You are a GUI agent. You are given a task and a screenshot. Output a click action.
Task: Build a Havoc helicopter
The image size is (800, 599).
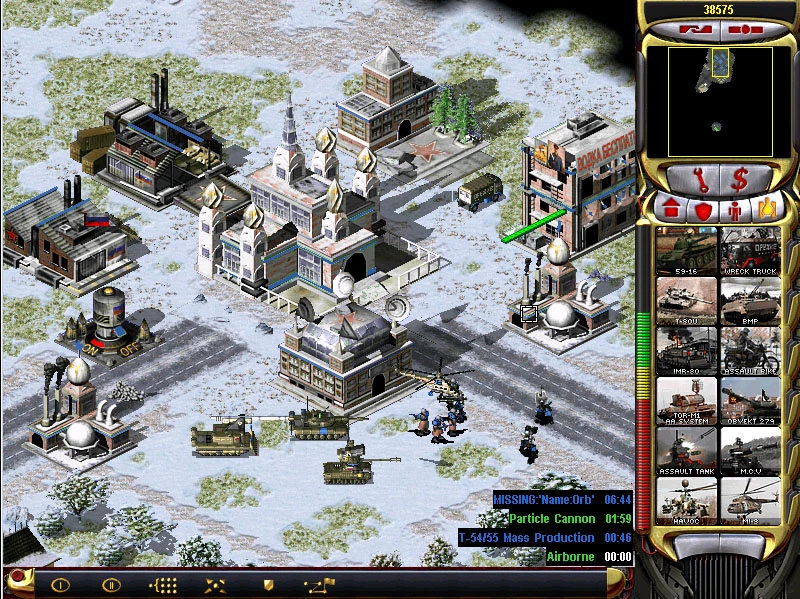coord(687,501)
